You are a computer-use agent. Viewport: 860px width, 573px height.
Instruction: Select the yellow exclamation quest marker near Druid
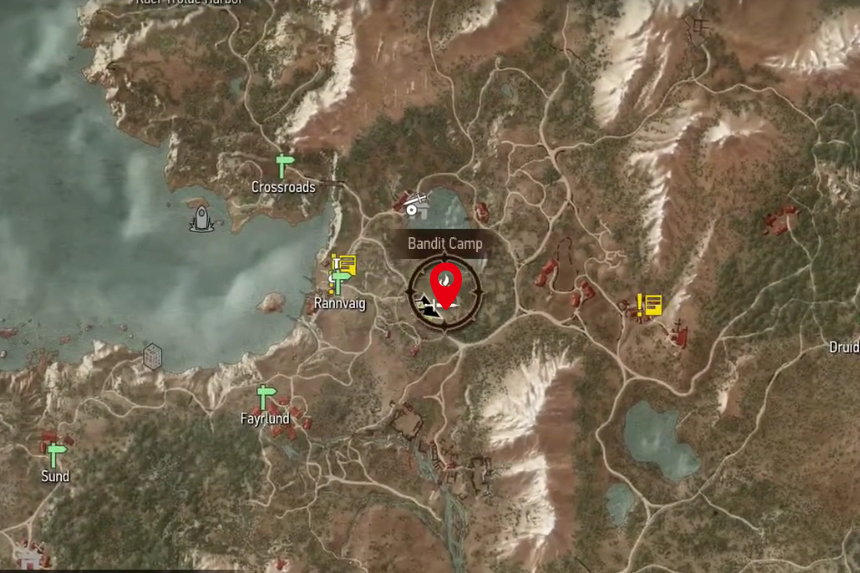pyautogui.click(x=650, y=304)
